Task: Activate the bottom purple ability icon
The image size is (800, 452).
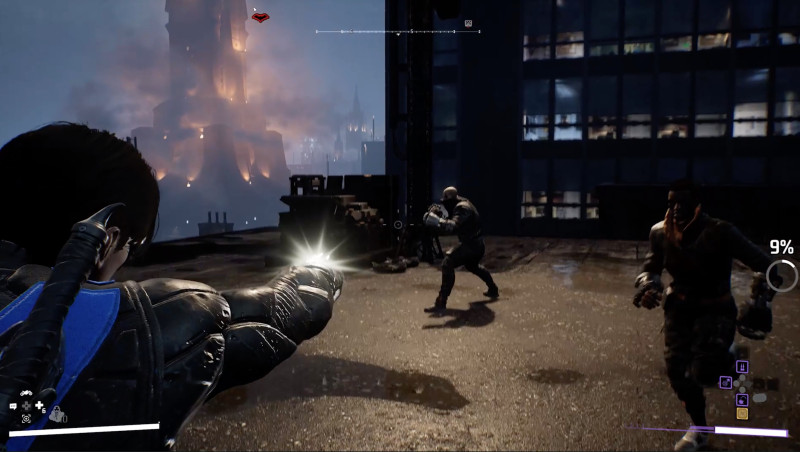Action: [742, 399]
